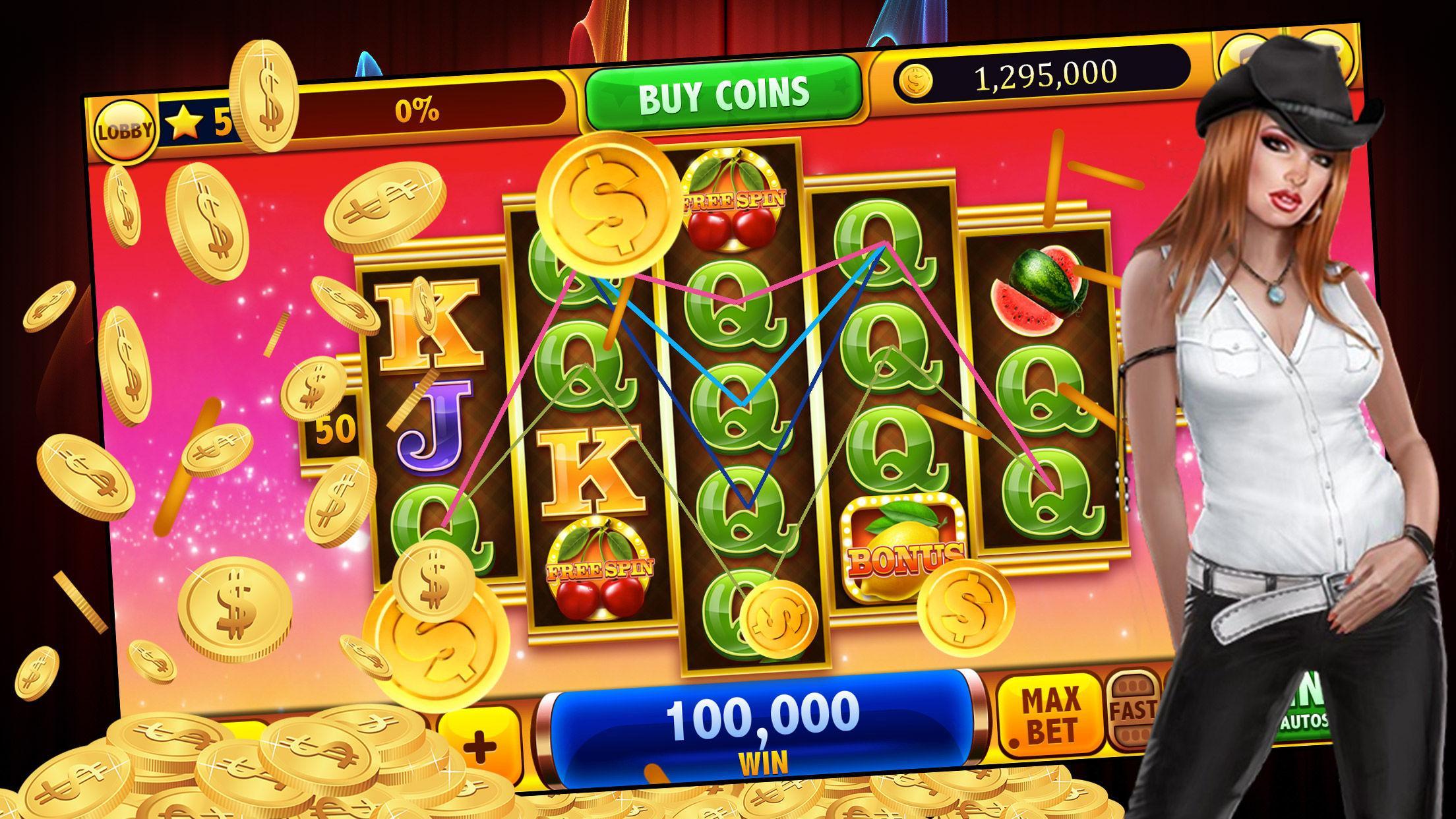This screenshot has height=819, width=1456.
Task: Click the 0% progress bar
Action: point(415,109)
